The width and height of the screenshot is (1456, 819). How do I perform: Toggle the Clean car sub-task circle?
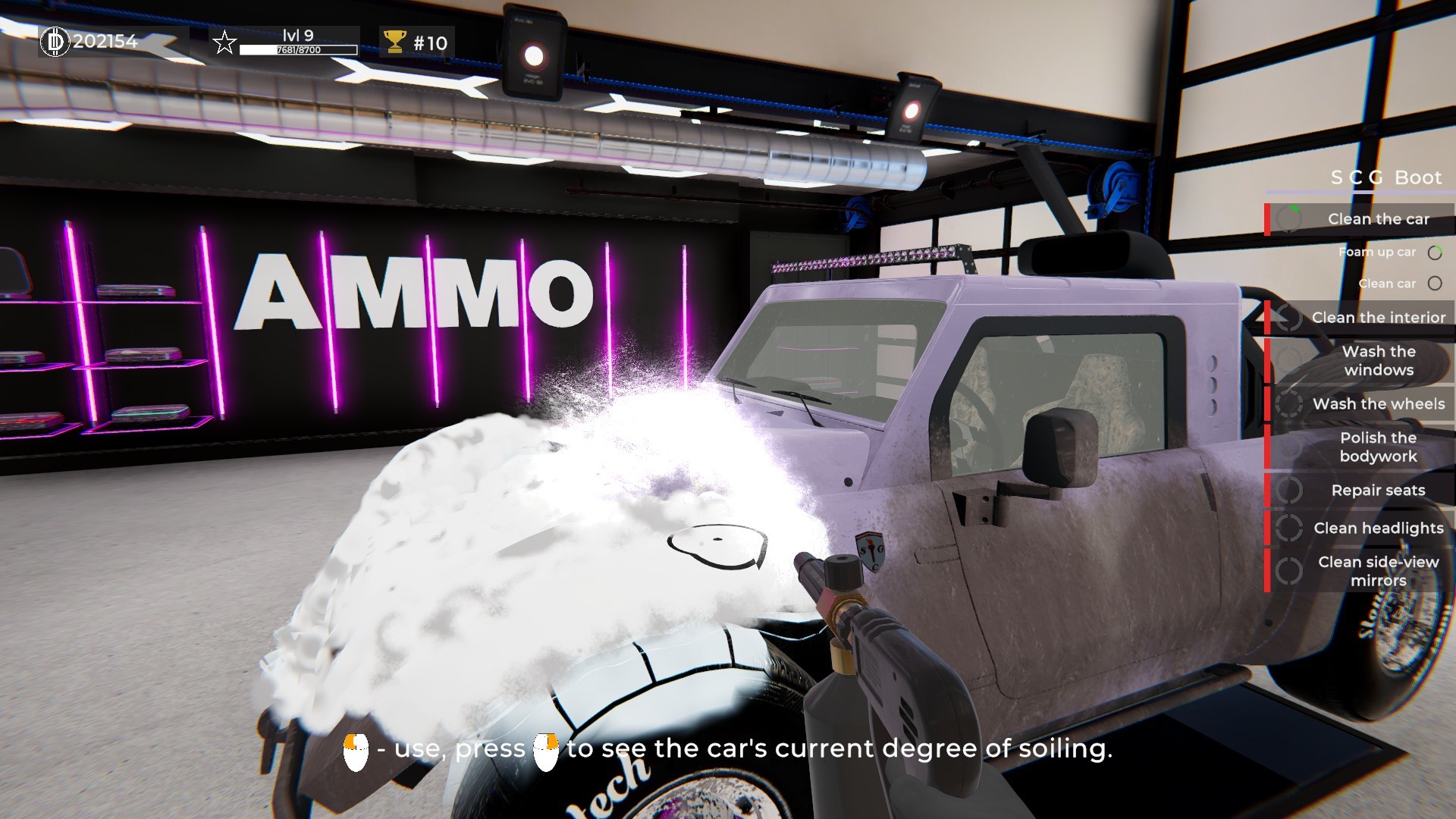(1435, 284)
